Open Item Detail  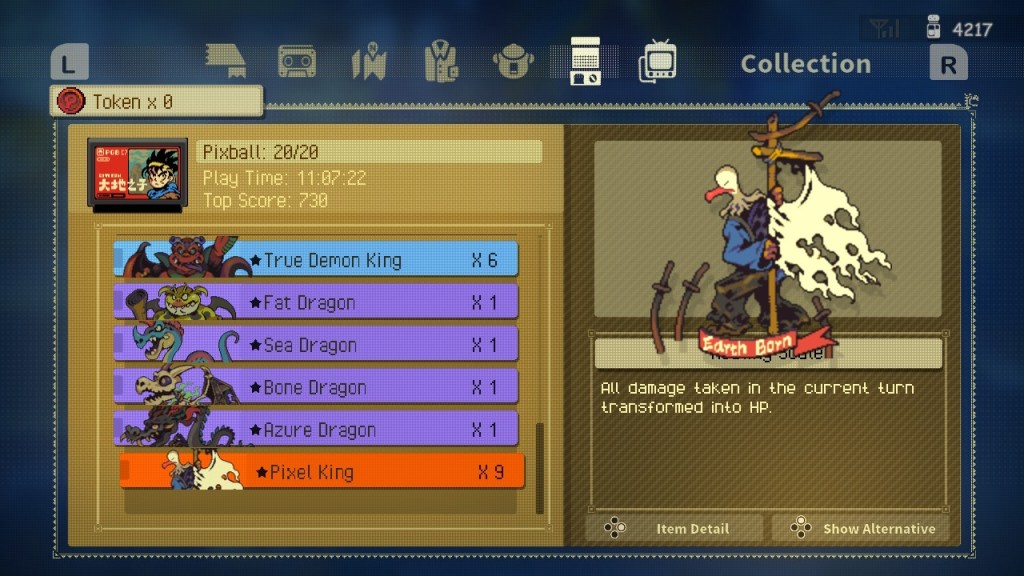674,528
